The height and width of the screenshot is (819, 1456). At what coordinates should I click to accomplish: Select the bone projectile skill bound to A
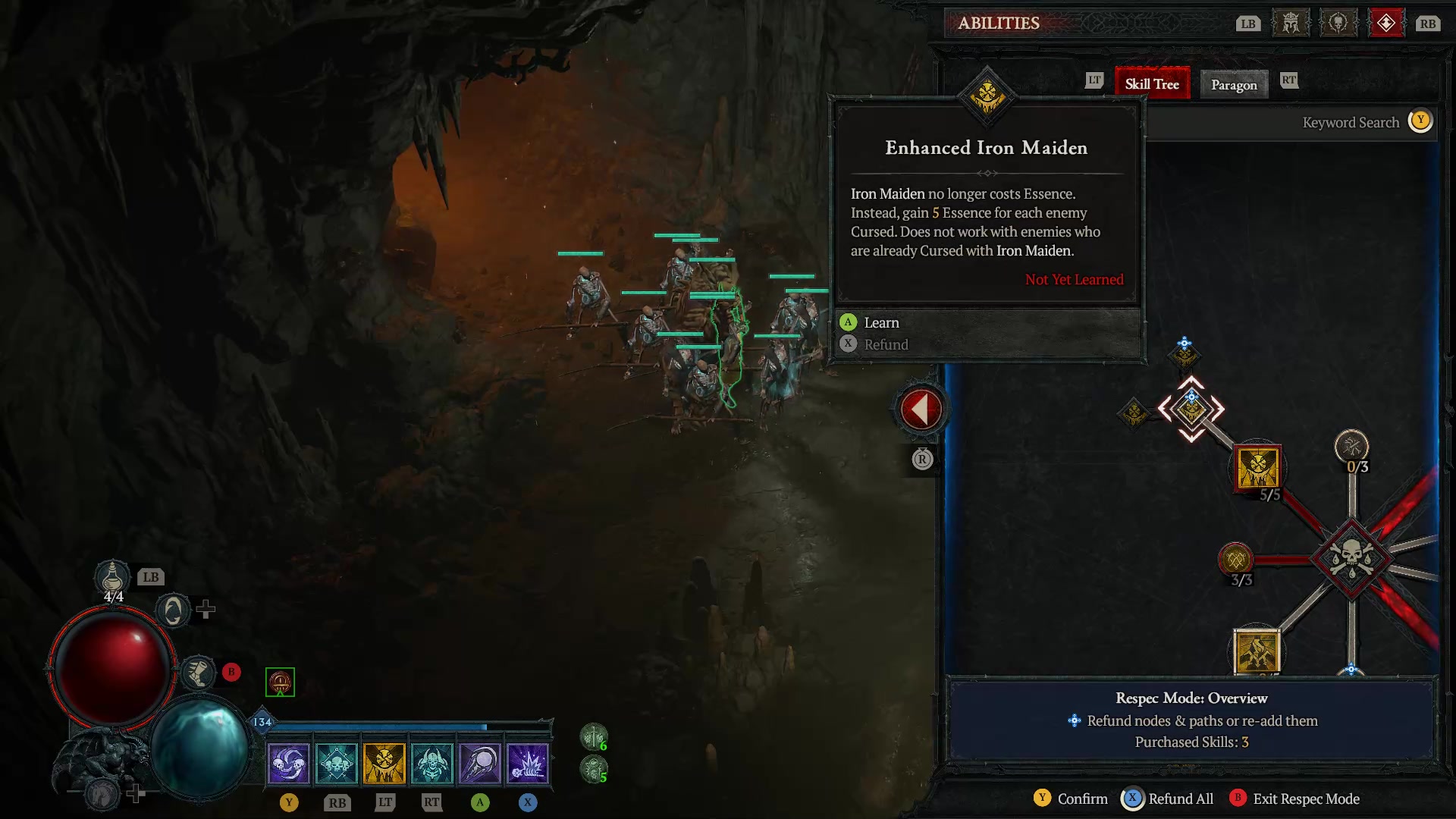[x=480, y=762]
